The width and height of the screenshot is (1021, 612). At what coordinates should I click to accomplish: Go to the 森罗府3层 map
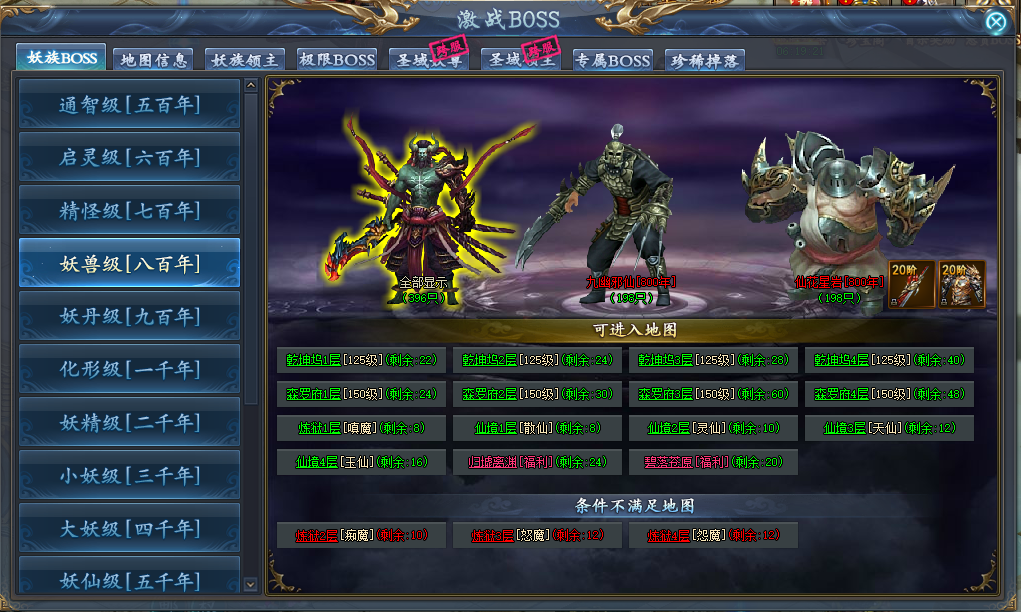point(715,394)
